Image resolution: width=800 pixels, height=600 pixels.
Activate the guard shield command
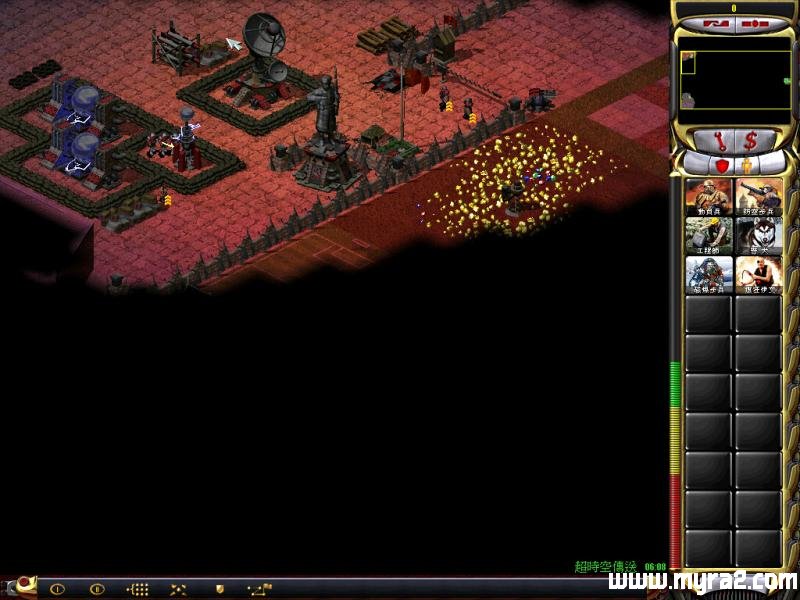pos(219,589)
